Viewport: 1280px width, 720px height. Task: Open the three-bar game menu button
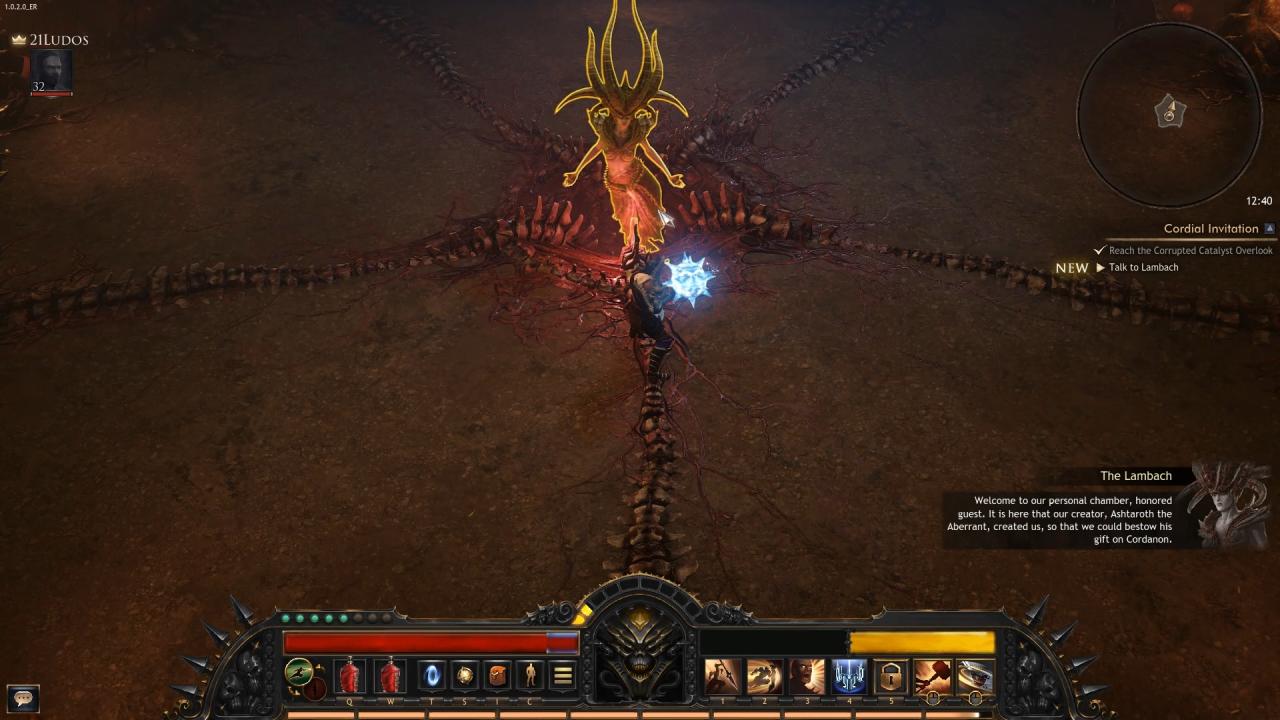click(563, 676)
